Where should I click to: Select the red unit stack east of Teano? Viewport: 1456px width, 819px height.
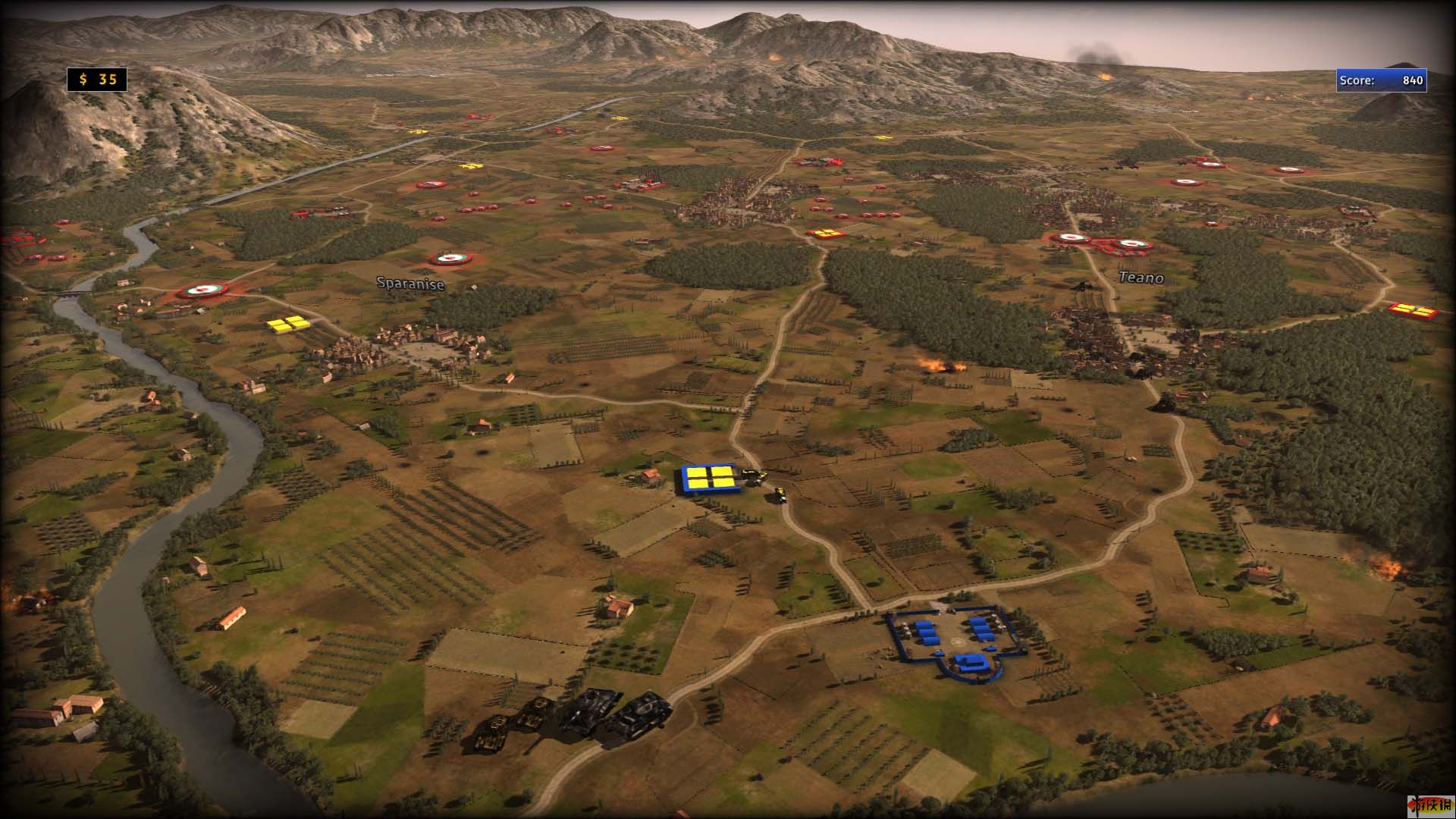pos(1413,310)
